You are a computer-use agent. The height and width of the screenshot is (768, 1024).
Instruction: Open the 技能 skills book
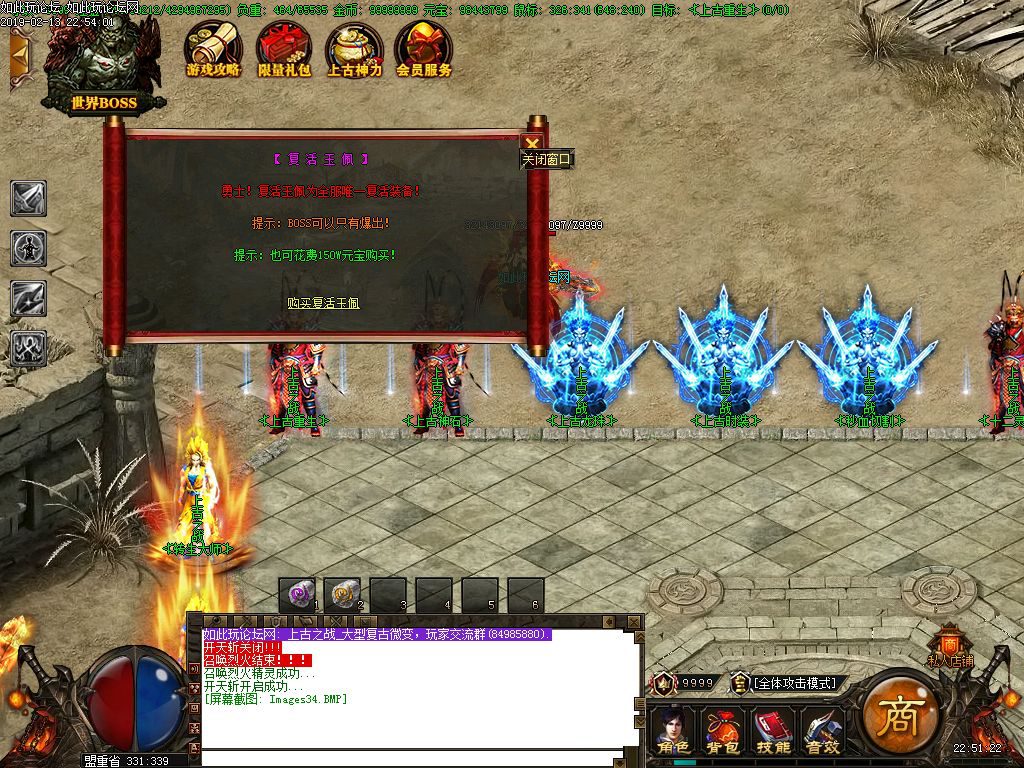[772, 731]
